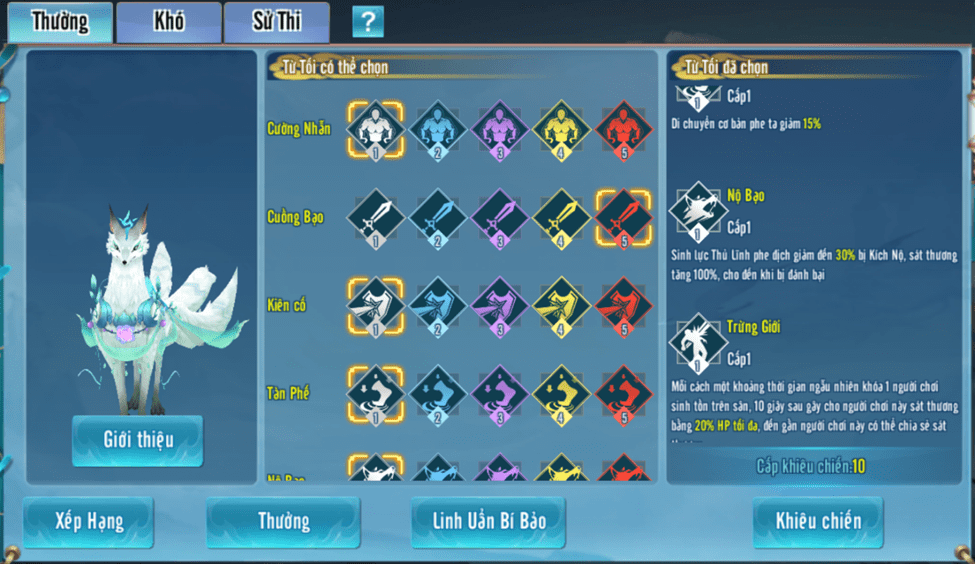Select Tàn Phế level 2 blue icon
This screenshot has height=564, width=975.
click(x=437, y=393)
